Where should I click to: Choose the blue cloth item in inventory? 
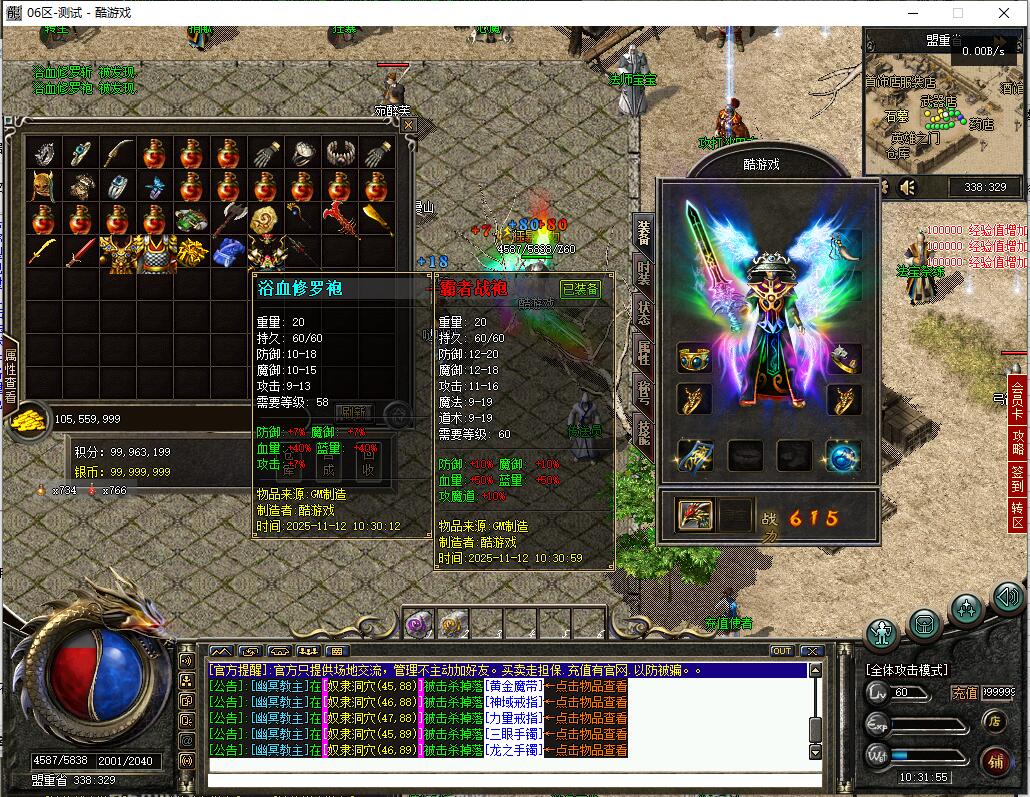coord(229,251)
